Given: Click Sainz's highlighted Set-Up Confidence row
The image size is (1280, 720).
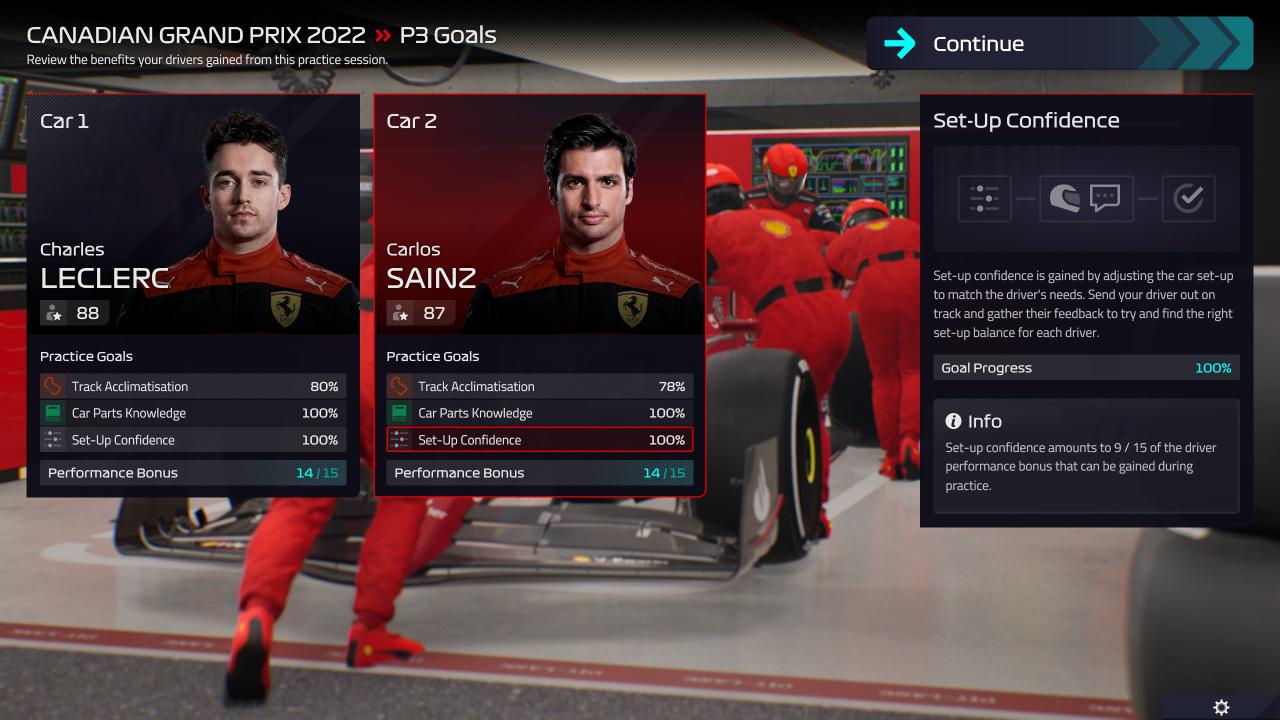Looking at the screenshot, I should 540,440.
